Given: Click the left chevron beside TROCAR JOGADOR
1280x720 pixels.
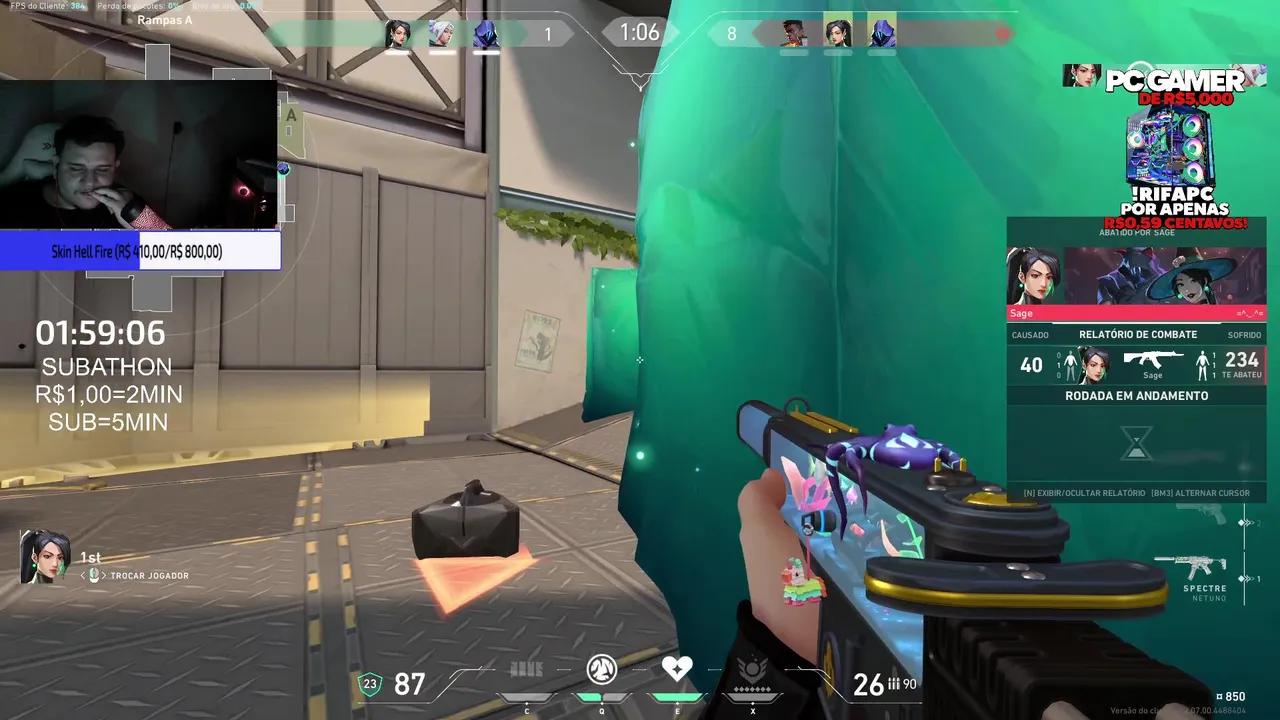Looking at the screenshot, I should tap(84, 576).
